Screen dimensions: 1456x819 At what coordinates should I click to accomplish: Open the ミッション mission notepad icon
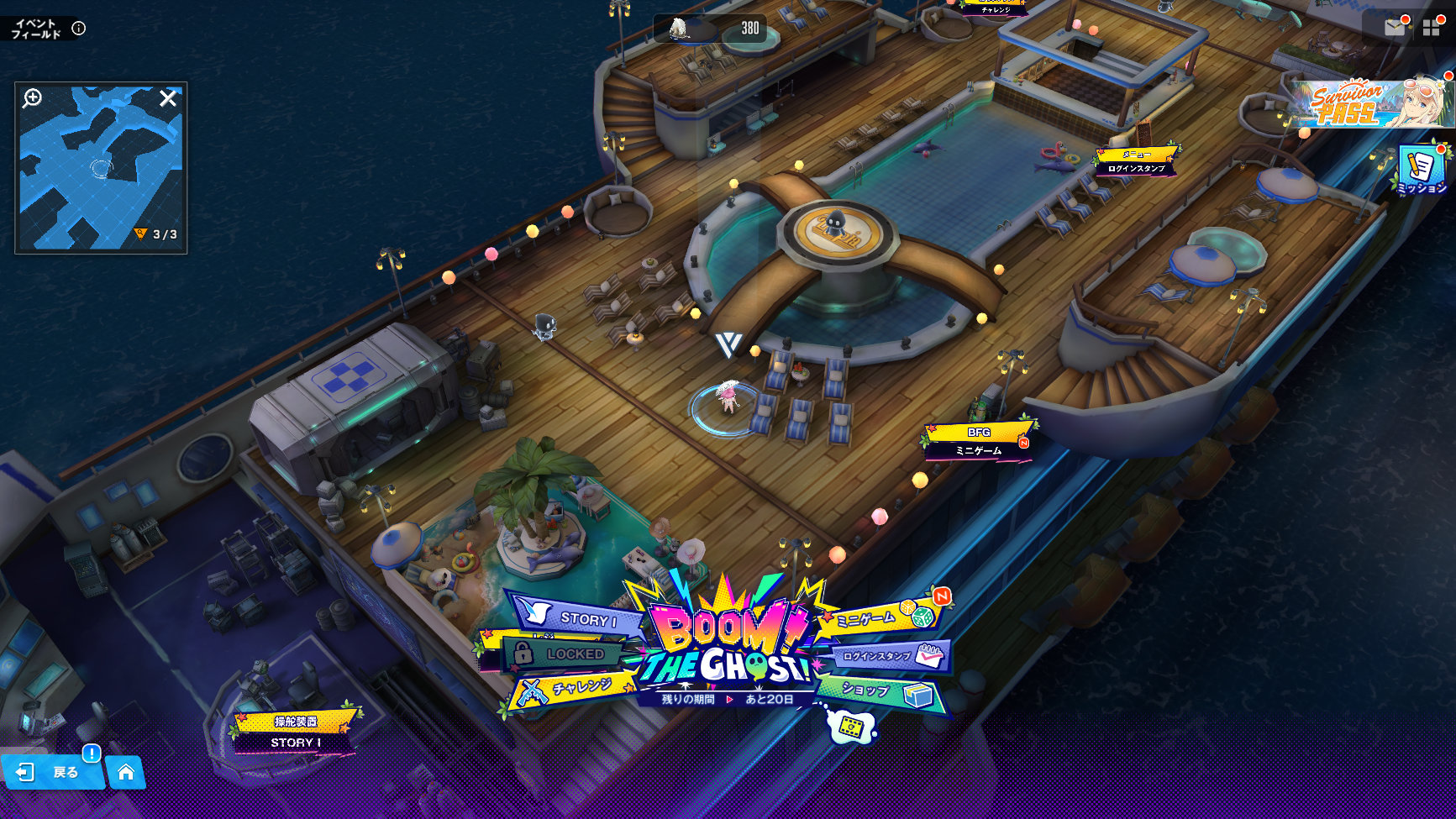(1422, 170)
